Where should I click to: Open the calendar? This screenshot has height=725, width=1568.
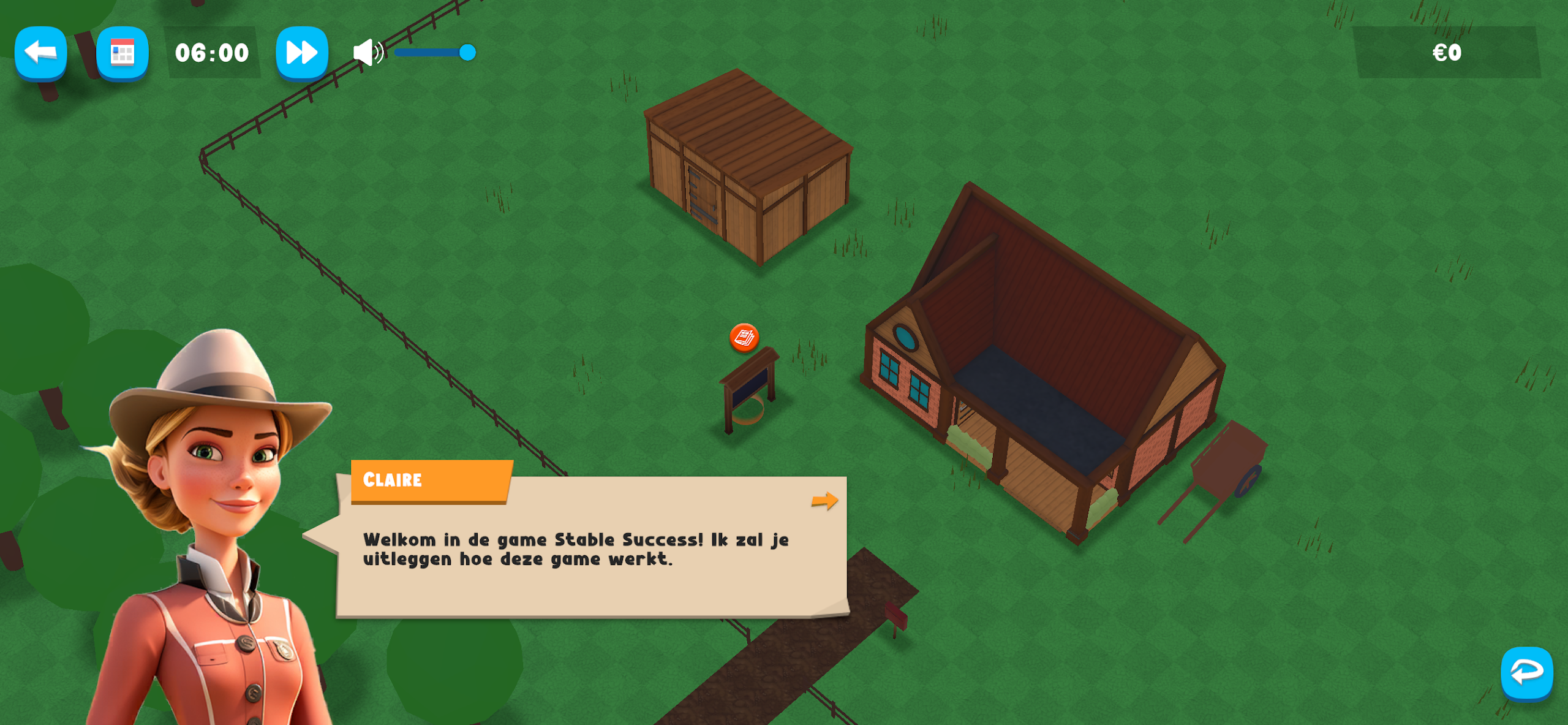(x=123, y=53)
